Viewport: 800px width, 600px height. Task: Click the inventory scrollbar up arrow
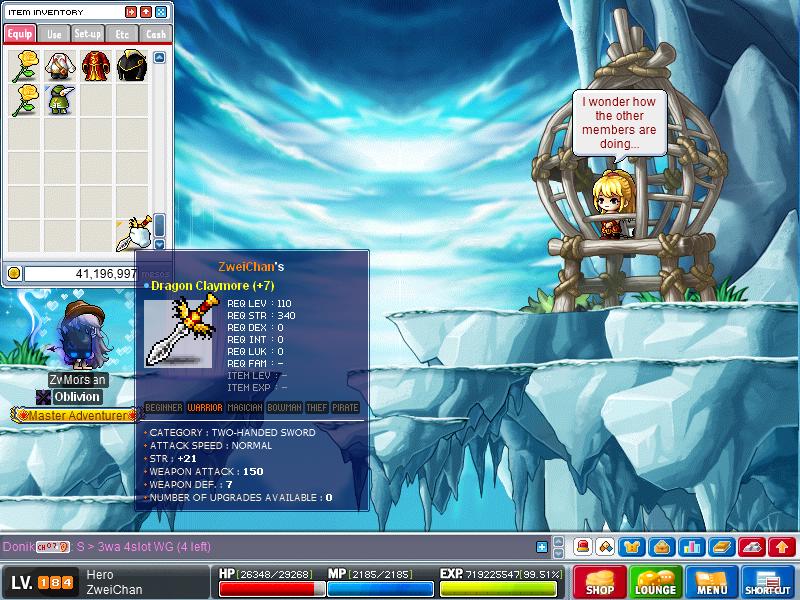click(x=159, y=58)
